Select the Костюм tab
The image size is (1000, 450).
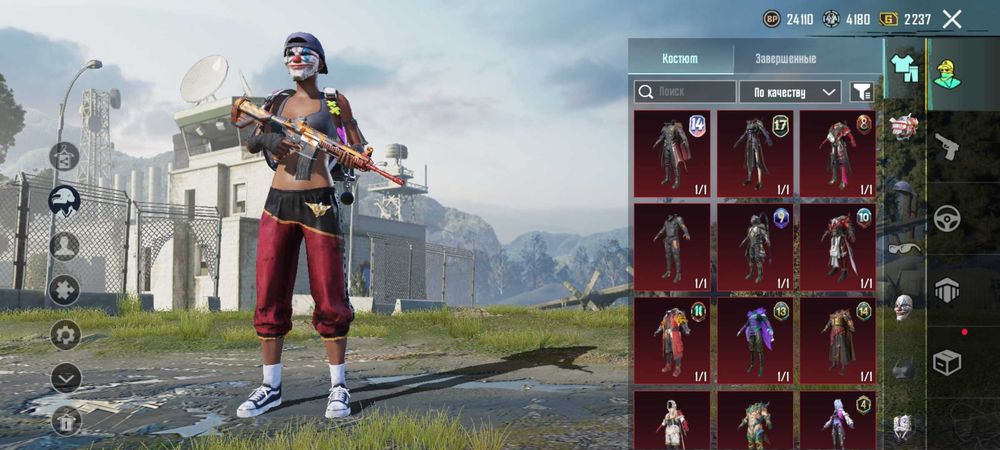pos(680,59)
